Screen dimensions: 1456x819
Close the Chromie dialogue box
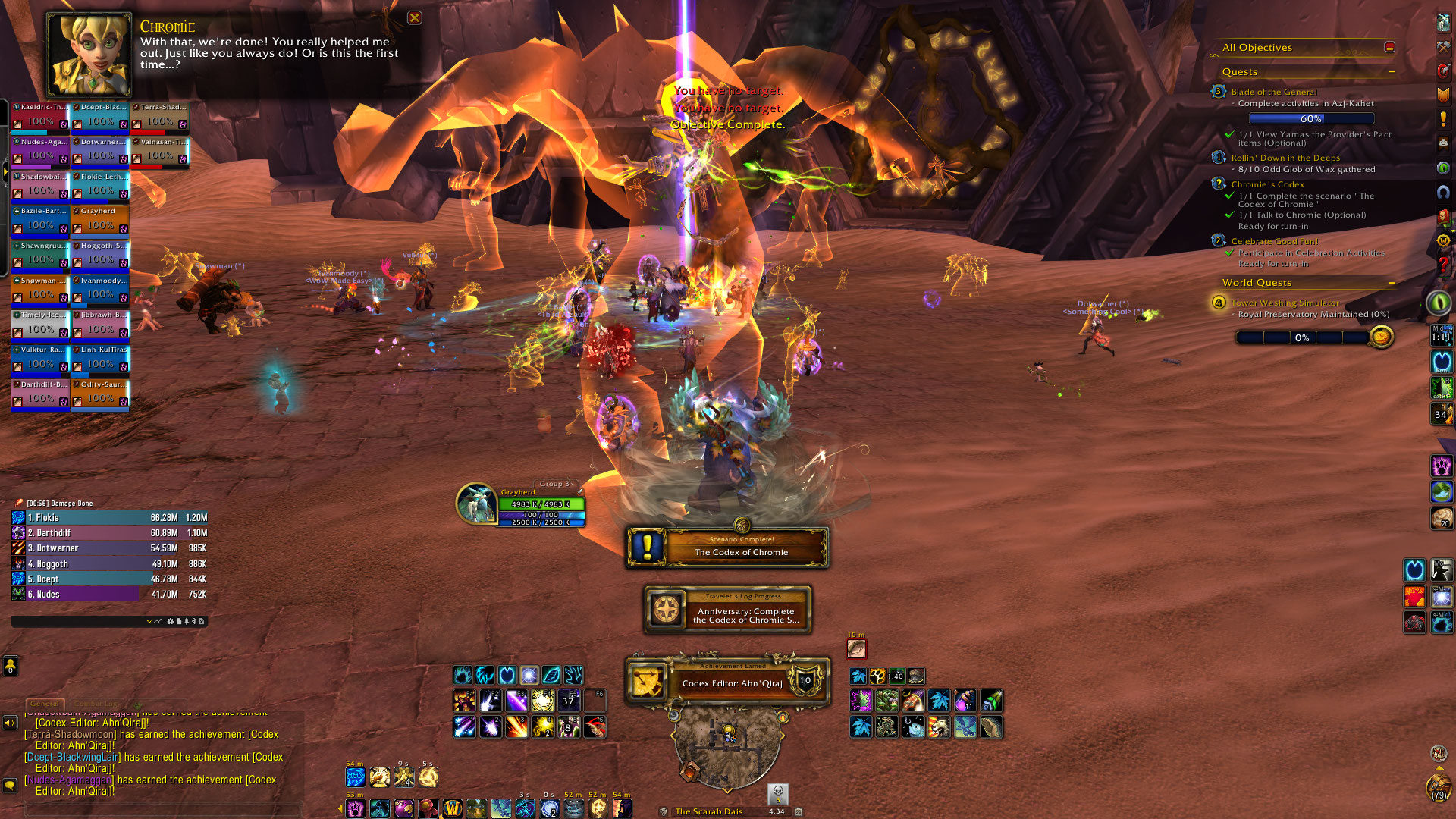414,17
